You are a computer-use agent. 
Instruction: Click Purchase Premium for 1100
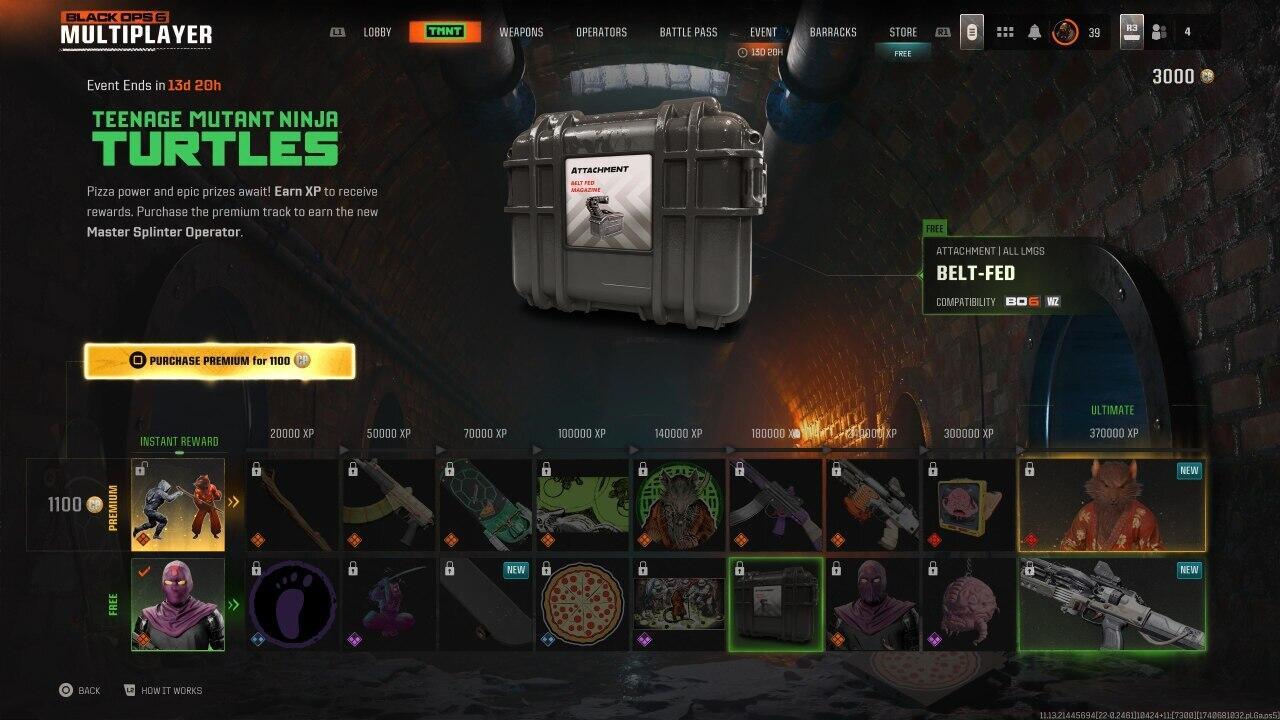point(220,361)
